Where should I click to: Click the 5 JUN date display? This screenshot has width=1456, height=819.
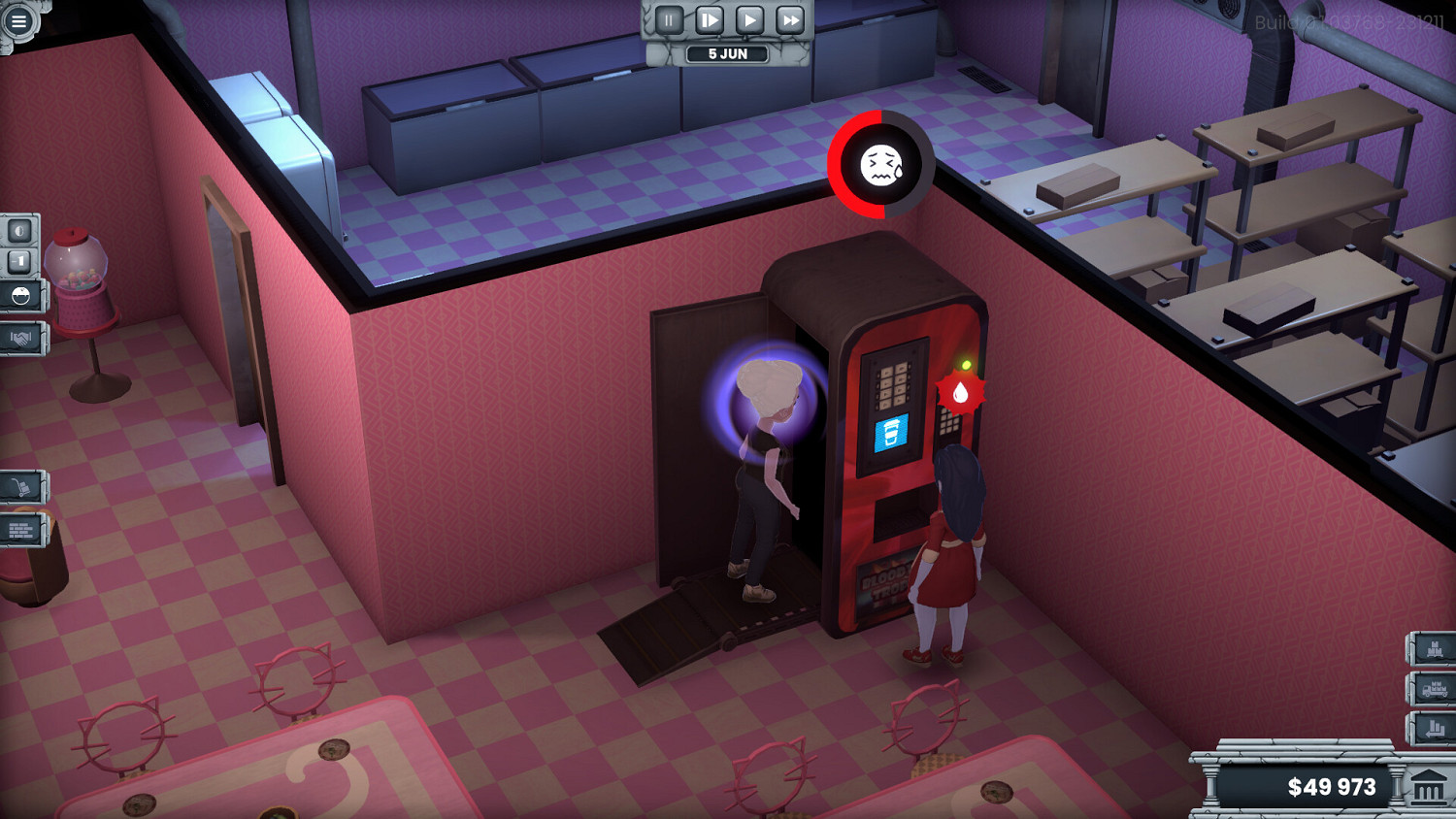pos(729,53)
